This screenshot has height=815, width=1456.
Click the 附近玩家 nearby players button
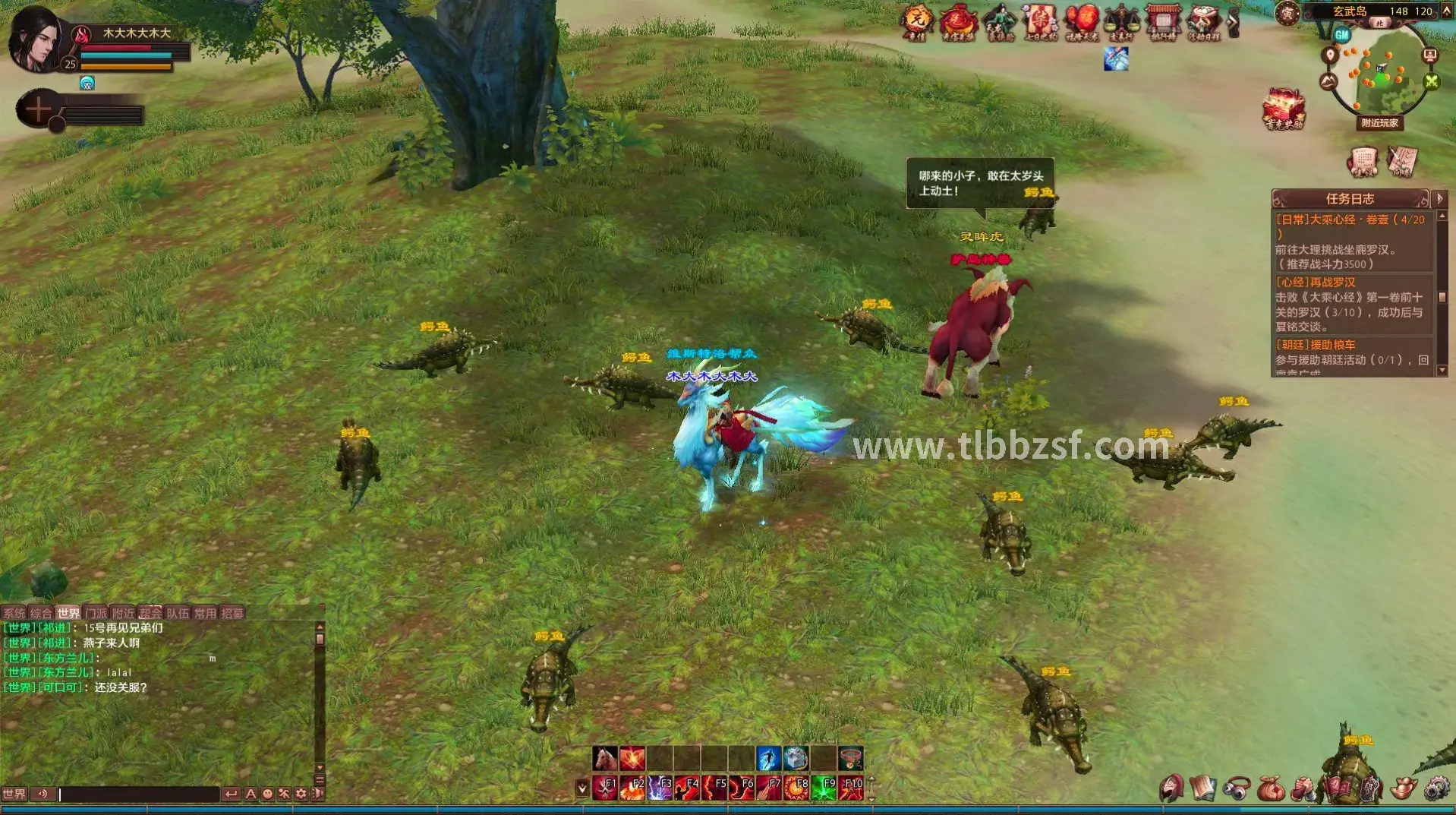pos(1379,123)
